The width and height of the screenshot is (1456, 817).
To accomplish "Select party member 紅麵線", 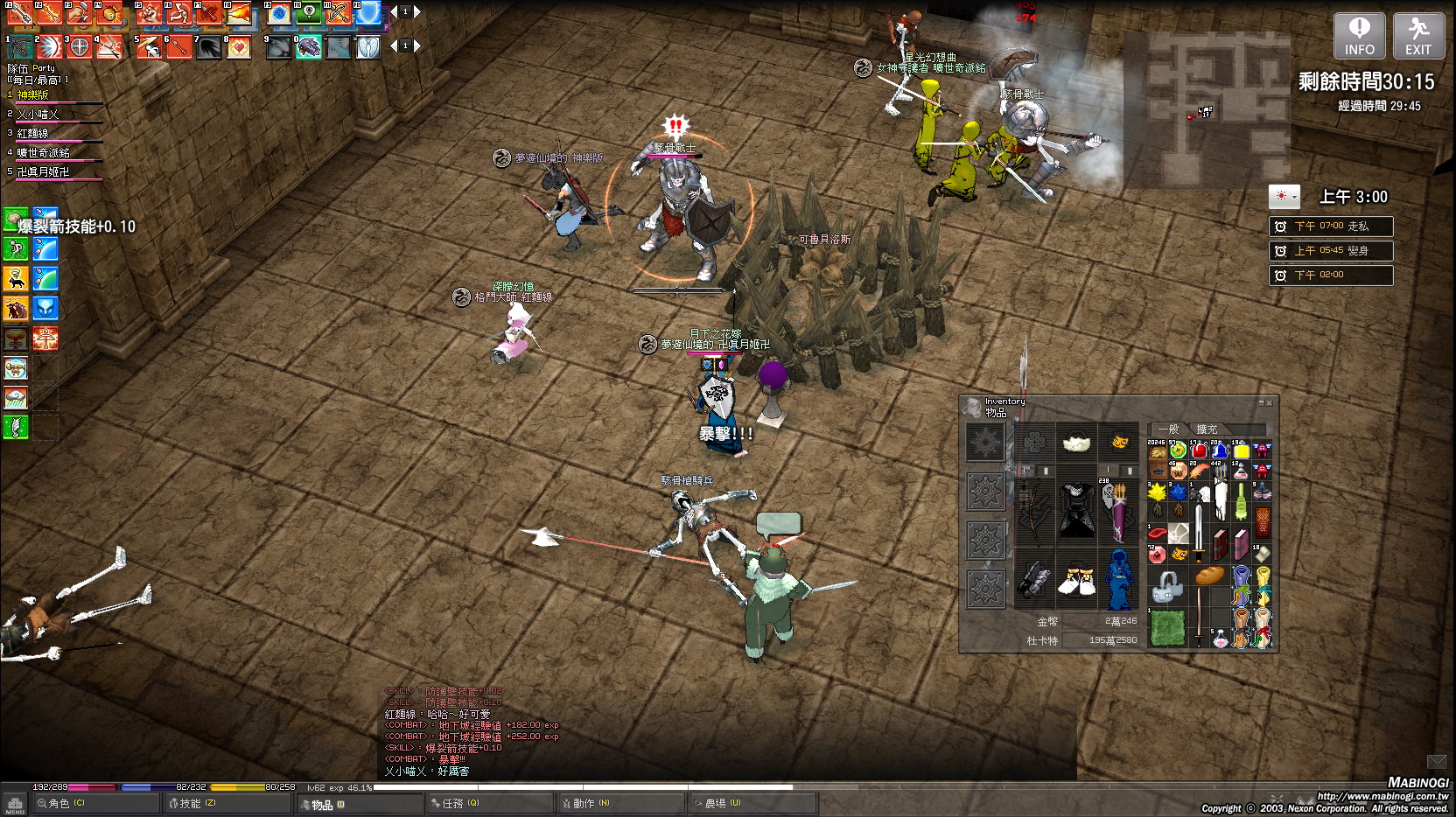I will (x=33, y=134).
